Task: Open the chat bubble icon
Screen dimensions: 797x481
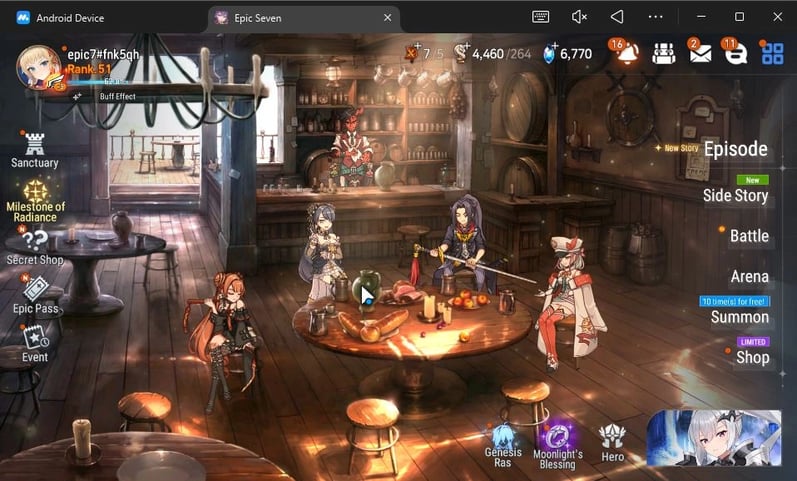Action: (735, 53)
